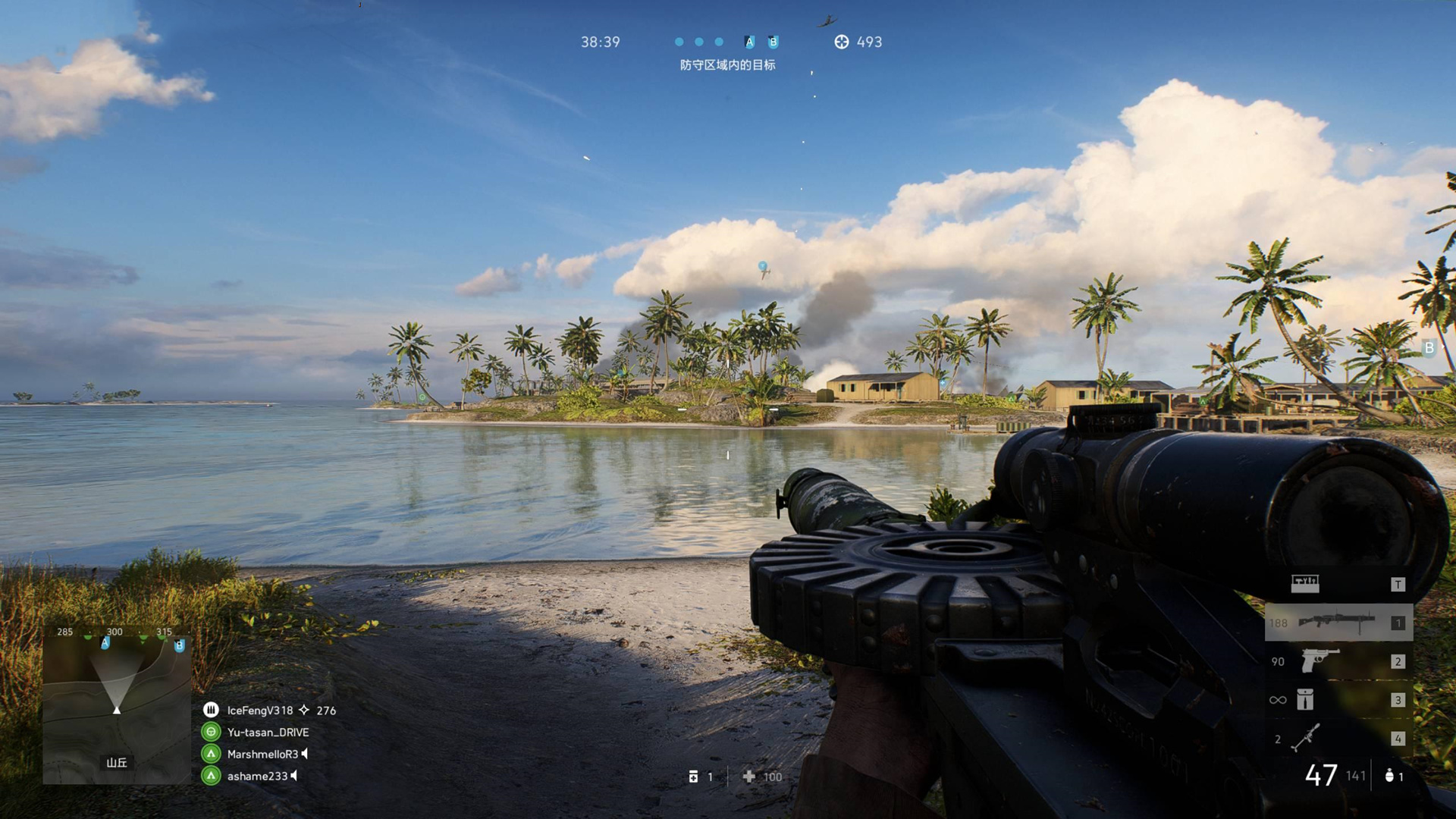Viewport: 1456px width, 819px height.
Task: Click objective A in the top bar
Action: (749, 42)
